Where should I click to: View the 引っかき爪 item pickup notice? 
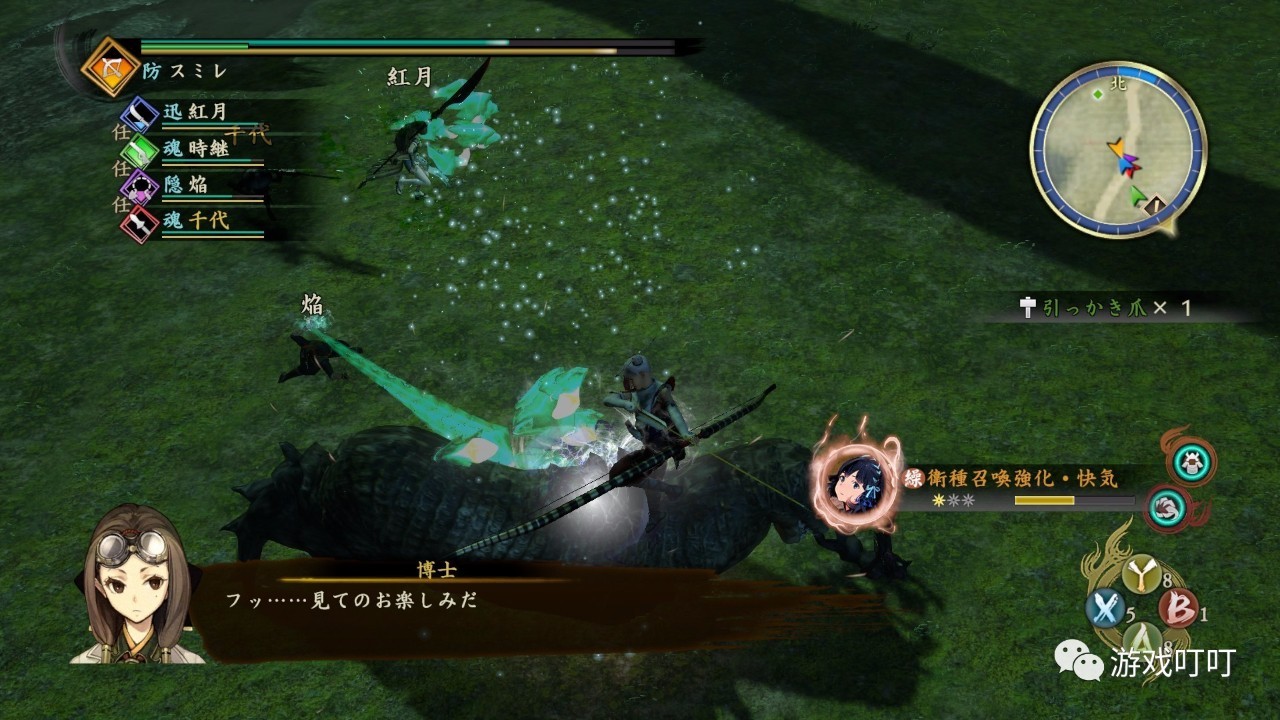point(1105,308)
